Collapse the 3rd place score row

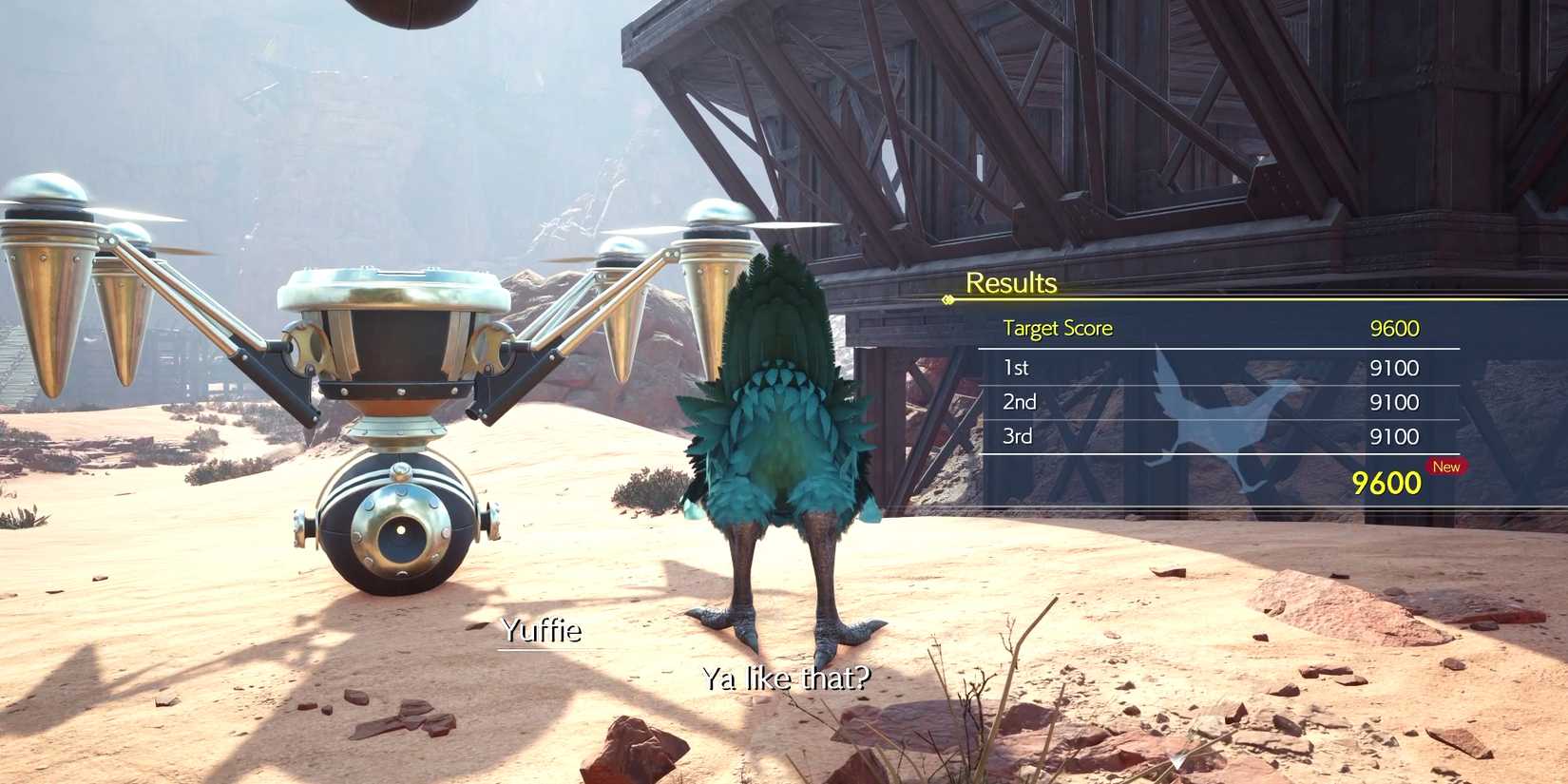pos(1018,435)
